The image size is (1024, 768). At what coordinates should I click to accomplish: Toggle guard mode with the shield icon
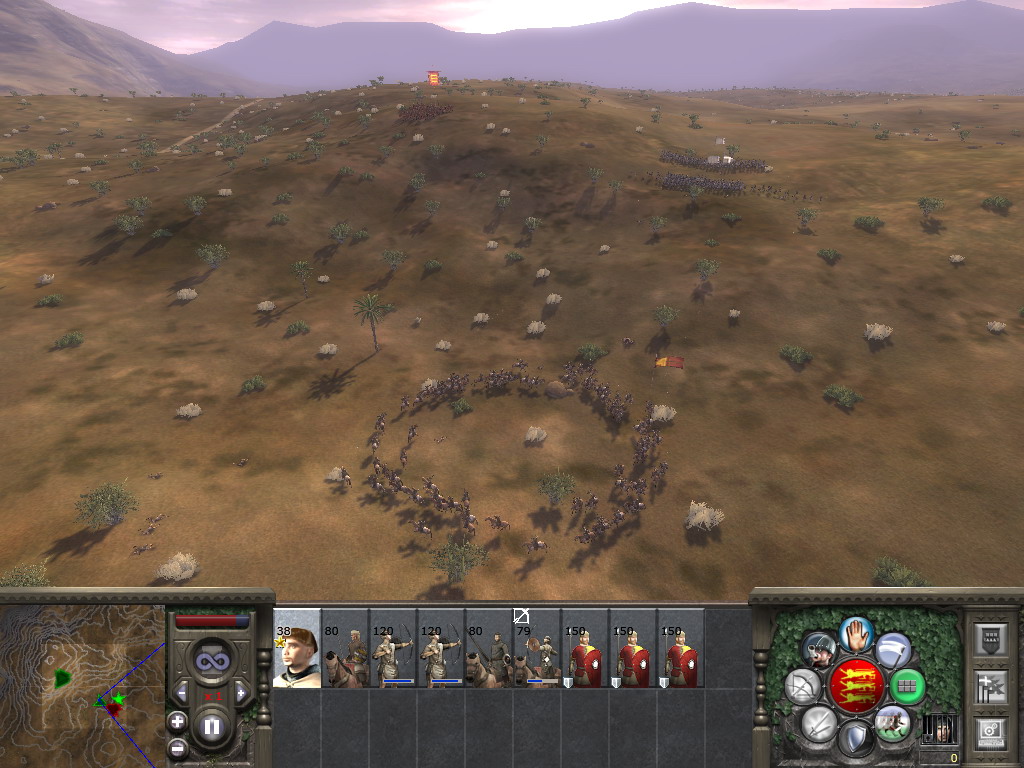tap(855, 739)
